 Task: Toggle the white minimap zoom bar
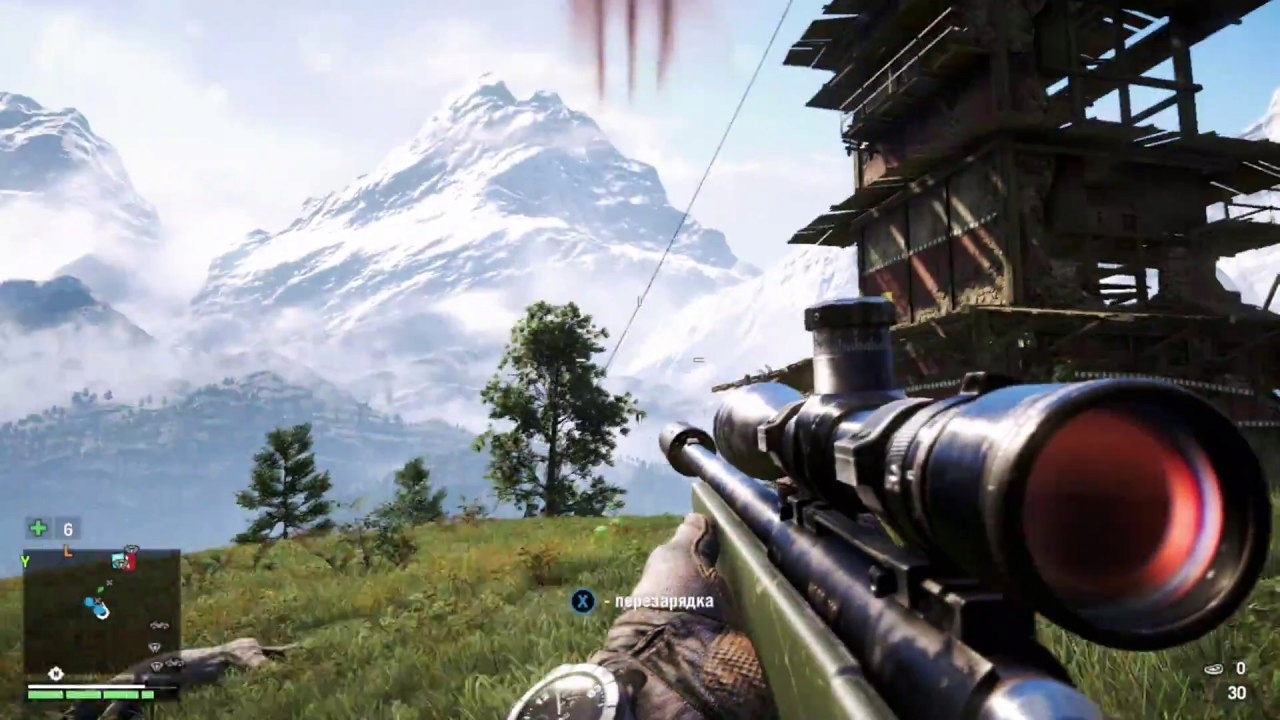[x=85, y=686]
